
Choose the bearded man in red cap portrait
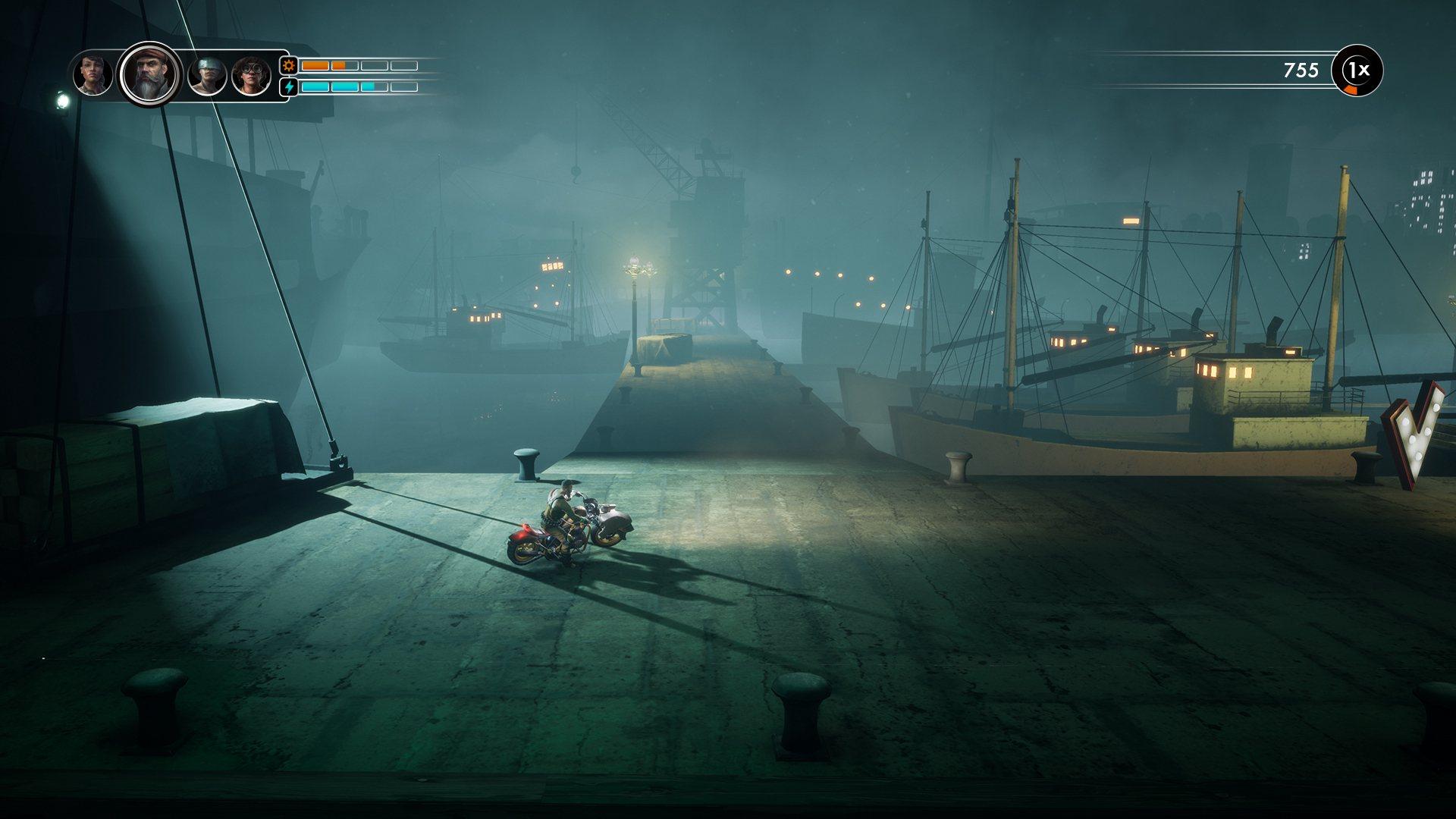coord(150,74)
